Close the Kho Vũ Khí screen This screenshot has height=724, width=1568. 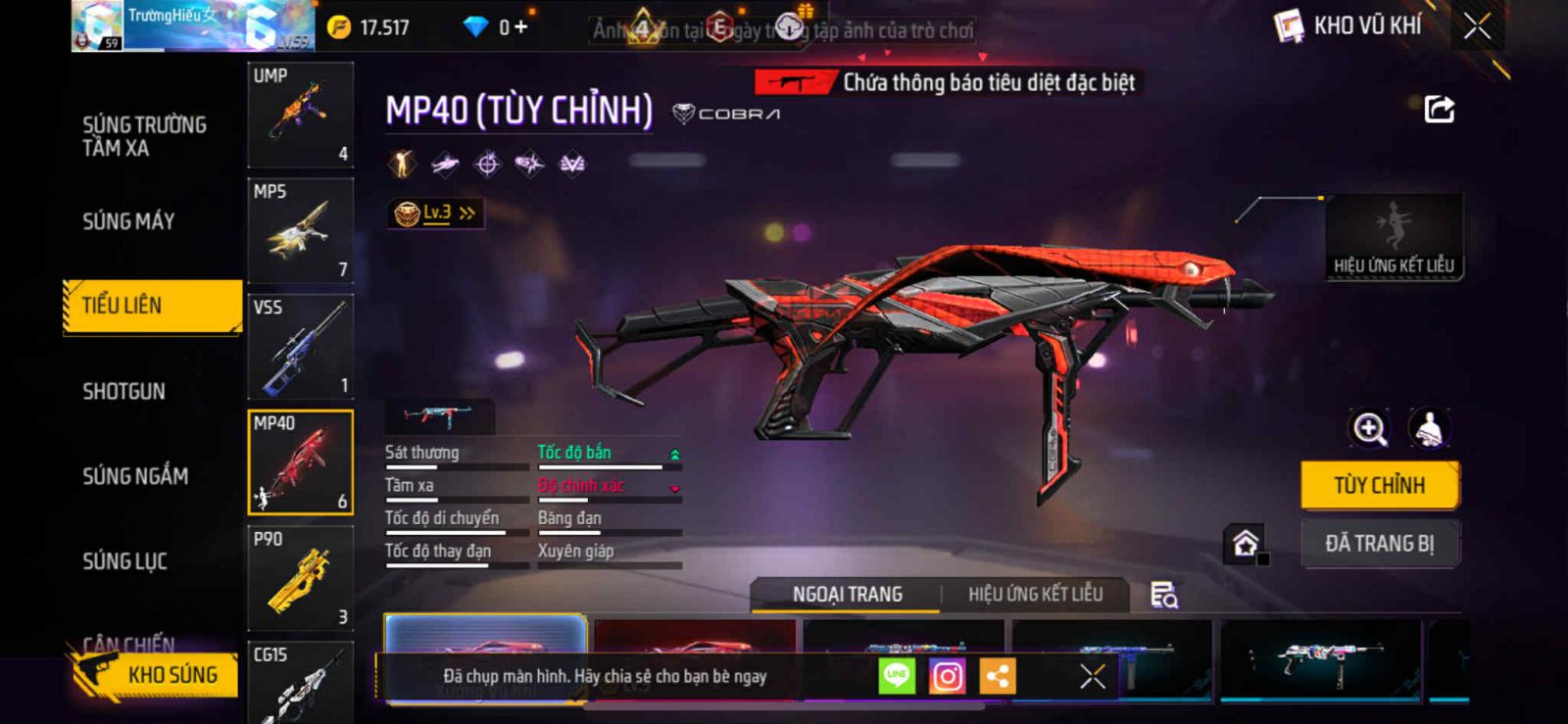tap(1477, 27)
